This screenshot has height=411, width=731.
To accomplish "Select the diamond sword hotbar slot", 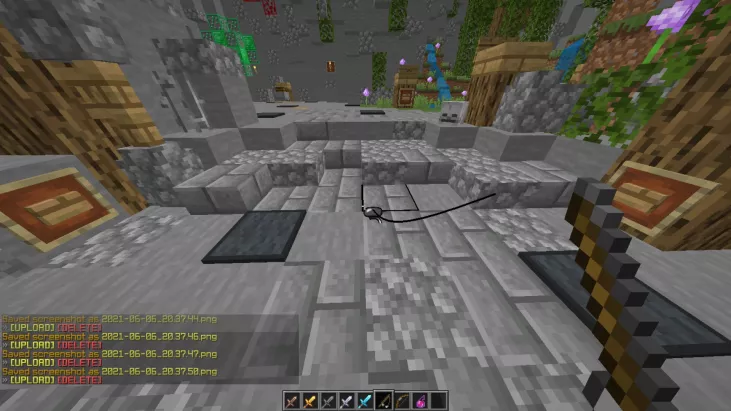I will [365, 400].
